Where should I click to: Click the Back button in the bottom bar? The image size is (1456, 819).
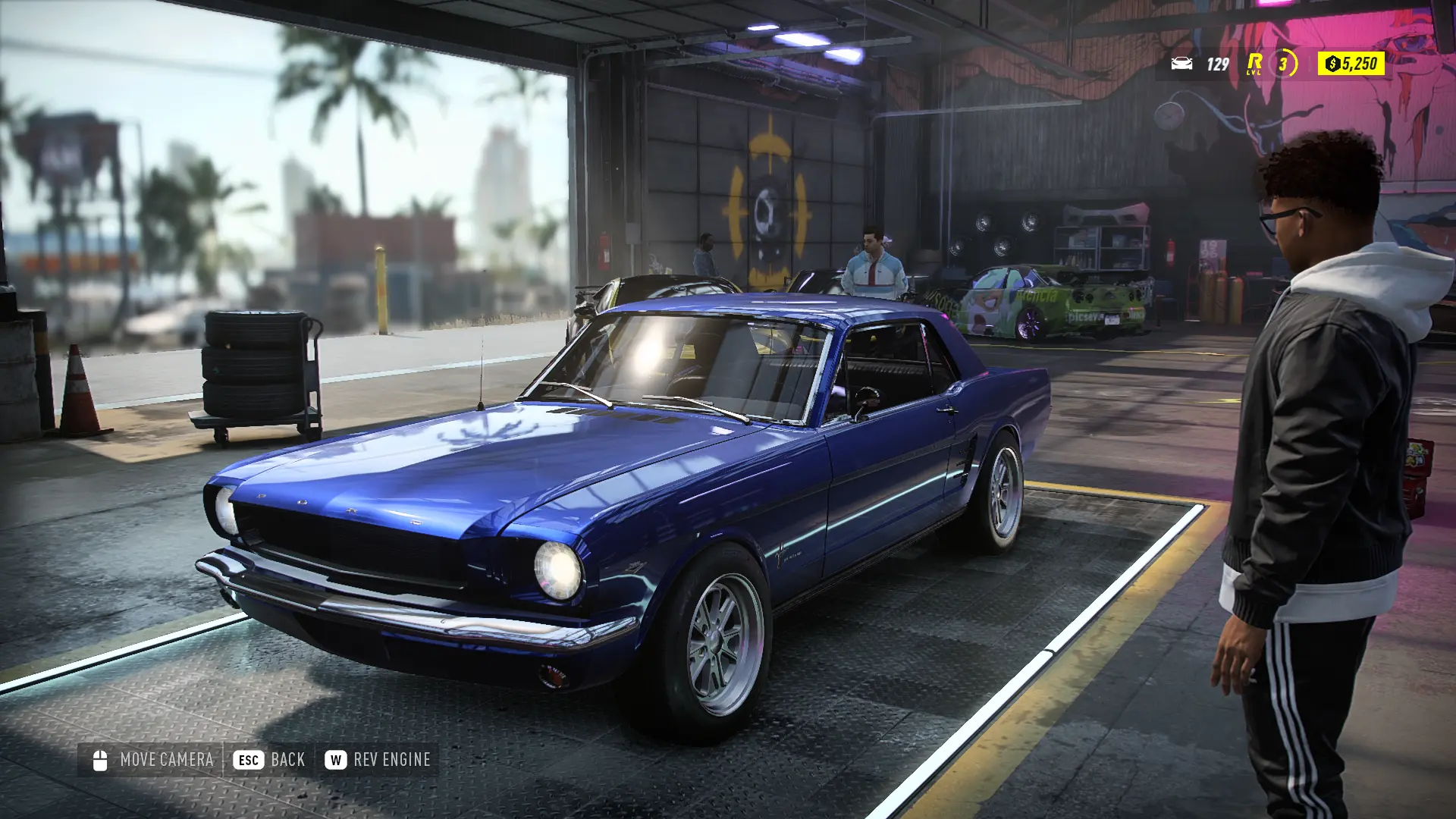(x=269, y=760)
